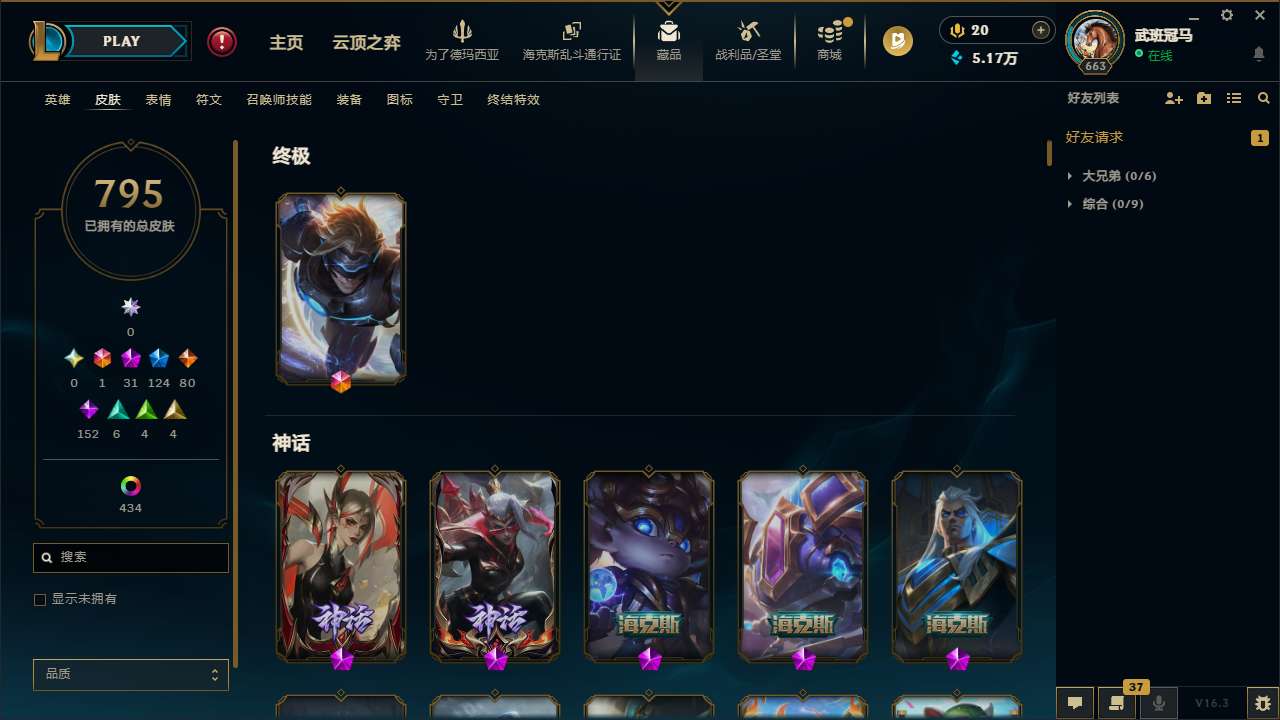Screen dimensions: 1280x720
Task: Click the rainbow chromatic rarity filter circle
Action: pos(130,483)
